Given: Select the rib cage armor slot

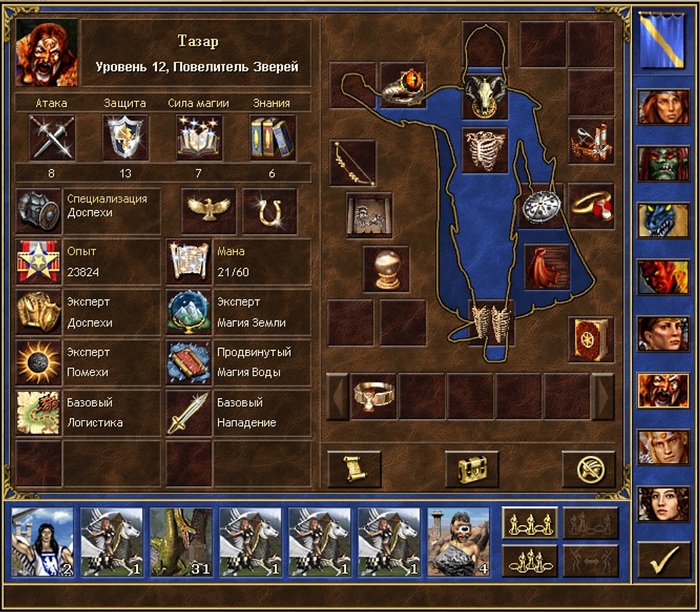Looking at the screenshot, I should (485, 148).
